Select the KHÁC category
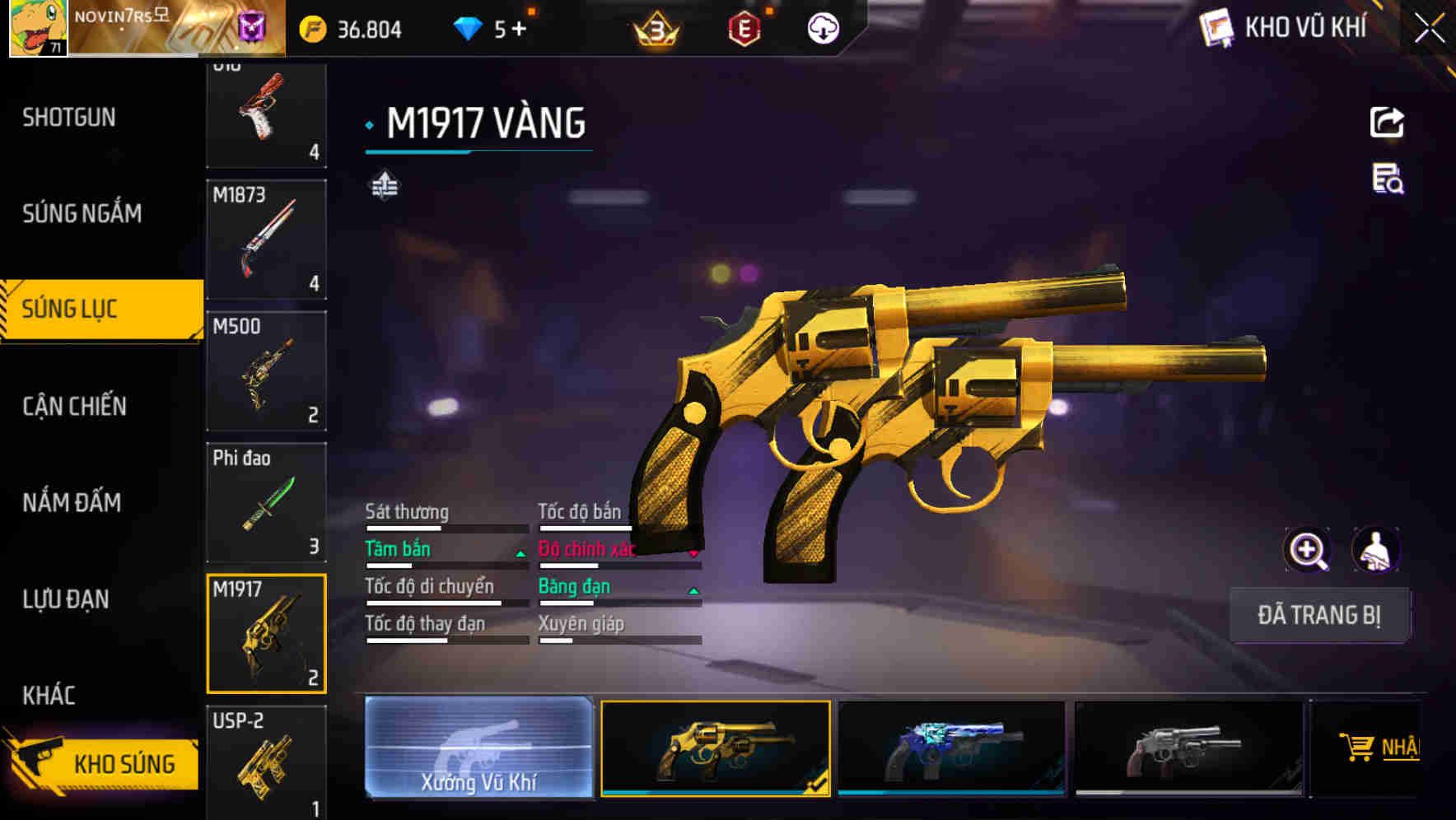 click(49, 696)
